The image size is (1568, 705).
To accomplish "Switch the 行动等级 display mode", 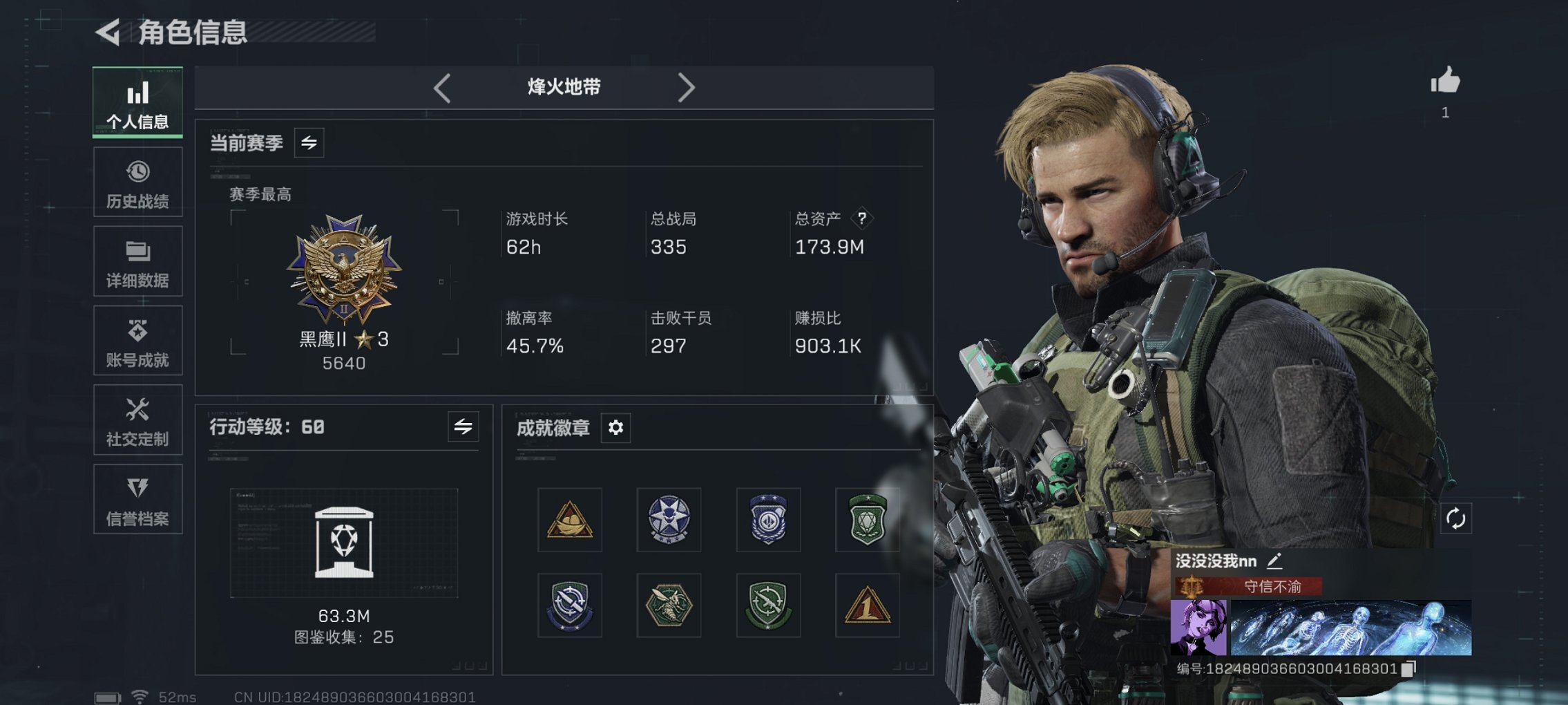I will [x=463, y=427].
